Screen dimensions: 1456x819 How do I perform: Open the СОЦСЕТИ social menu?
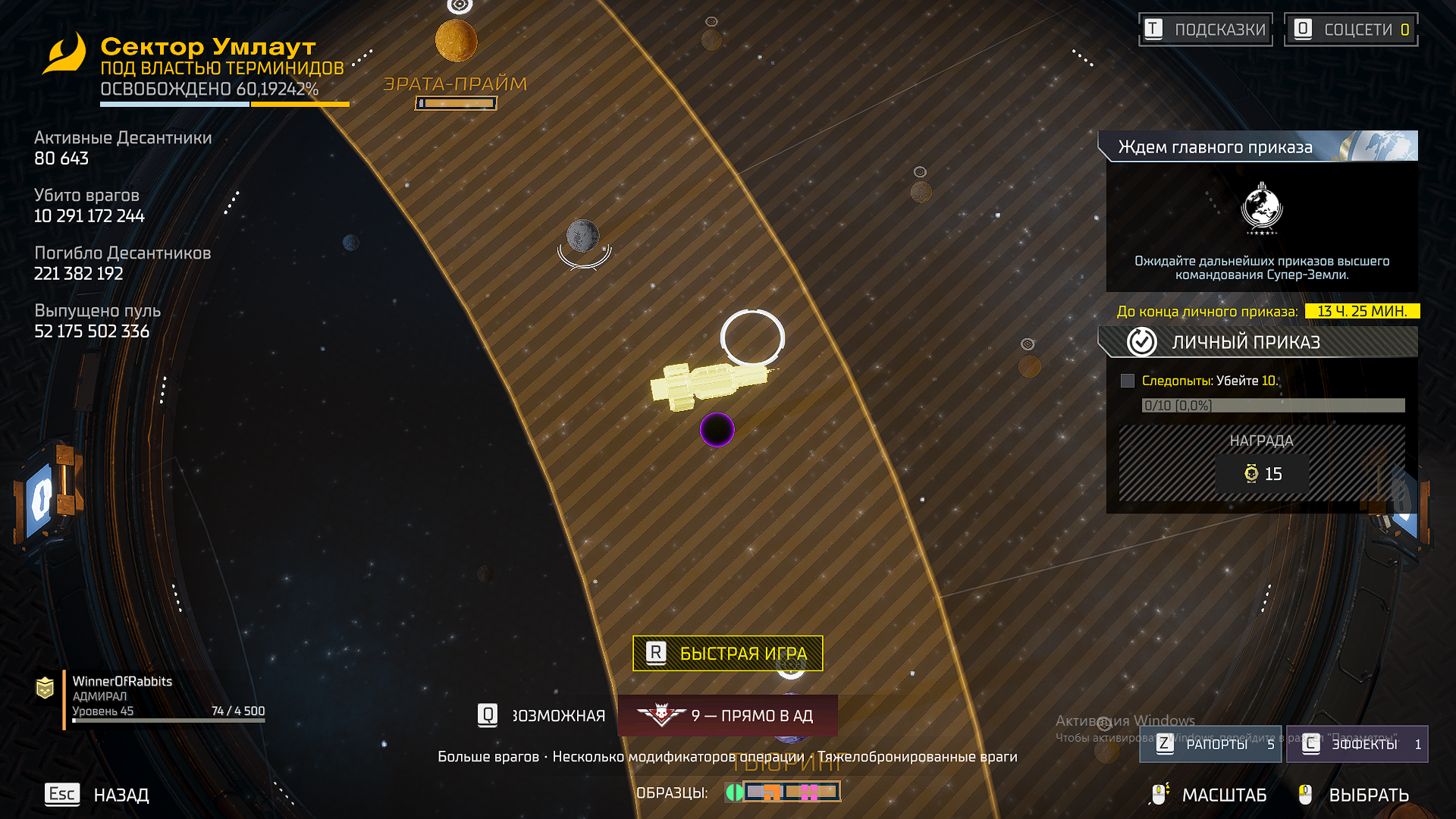[1351, 30]
